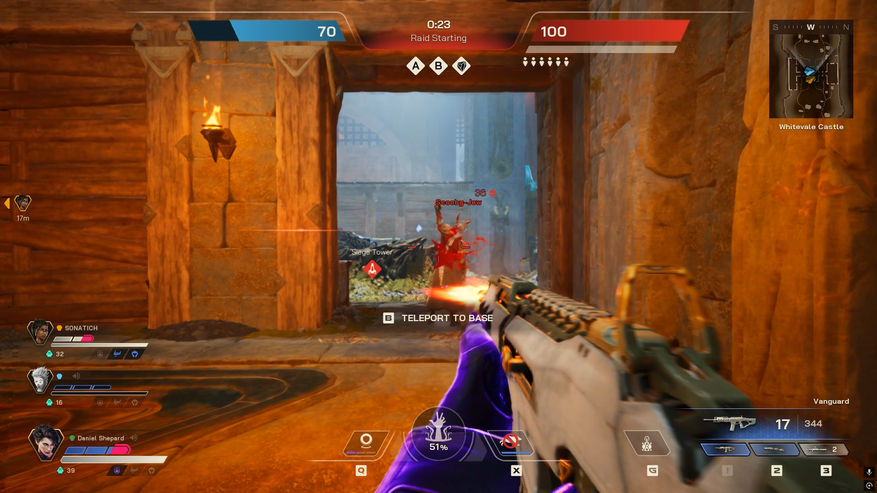Toggle the microphone icon
The image size is (877, 493).
click(x=869, y=472)
